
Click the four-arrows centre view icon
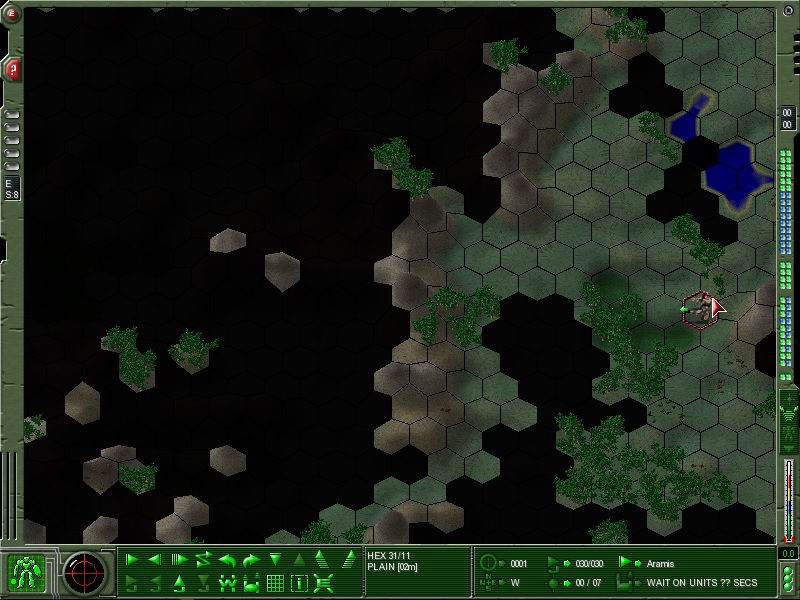[x=323, y=583]
